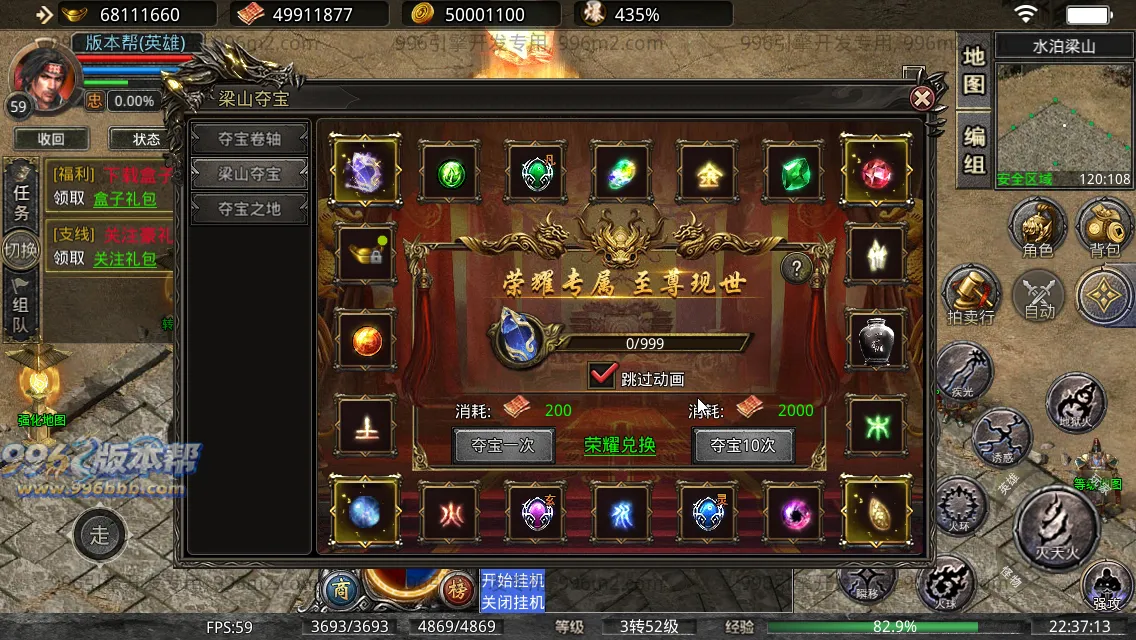
Task: Select the 梁山夺宝 tab
Action: [x=250, y=173]
